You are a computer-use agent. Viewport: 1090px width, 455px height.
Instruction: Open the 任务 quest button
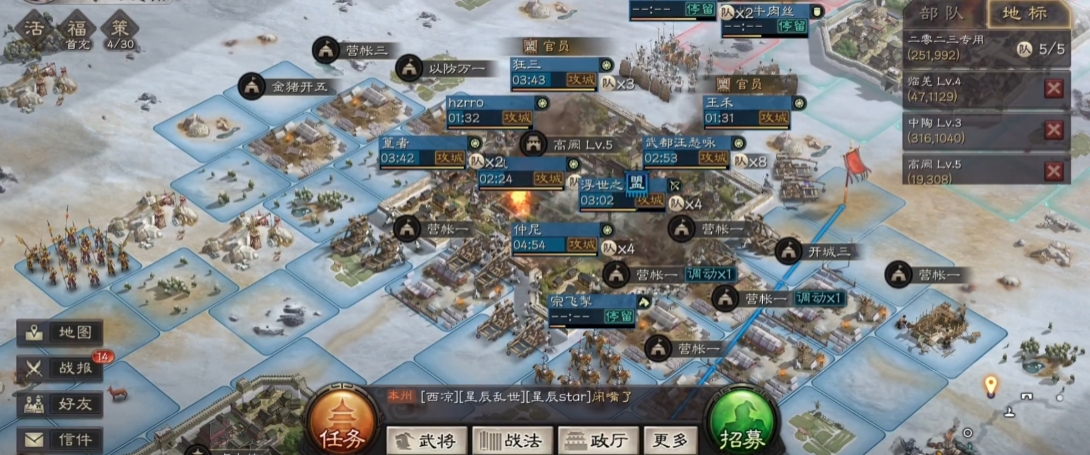[336, 424]
